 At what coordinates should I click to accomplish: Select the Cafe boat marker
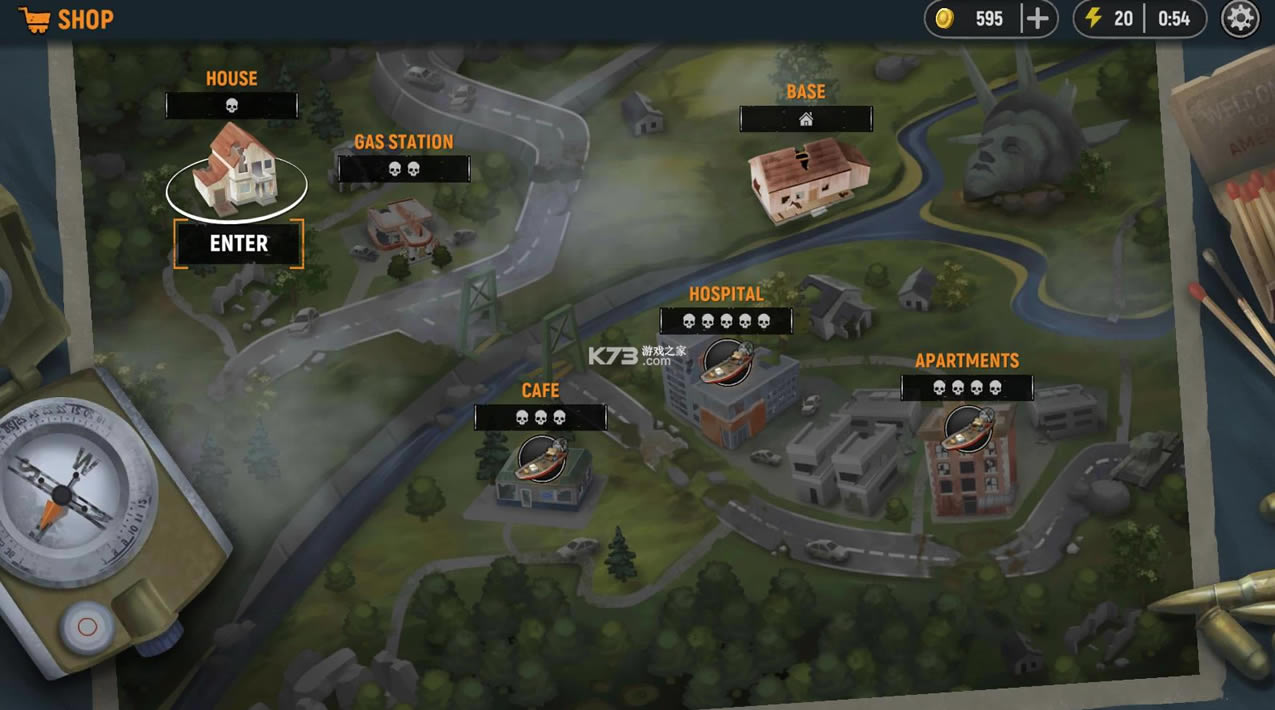[541, 458]
